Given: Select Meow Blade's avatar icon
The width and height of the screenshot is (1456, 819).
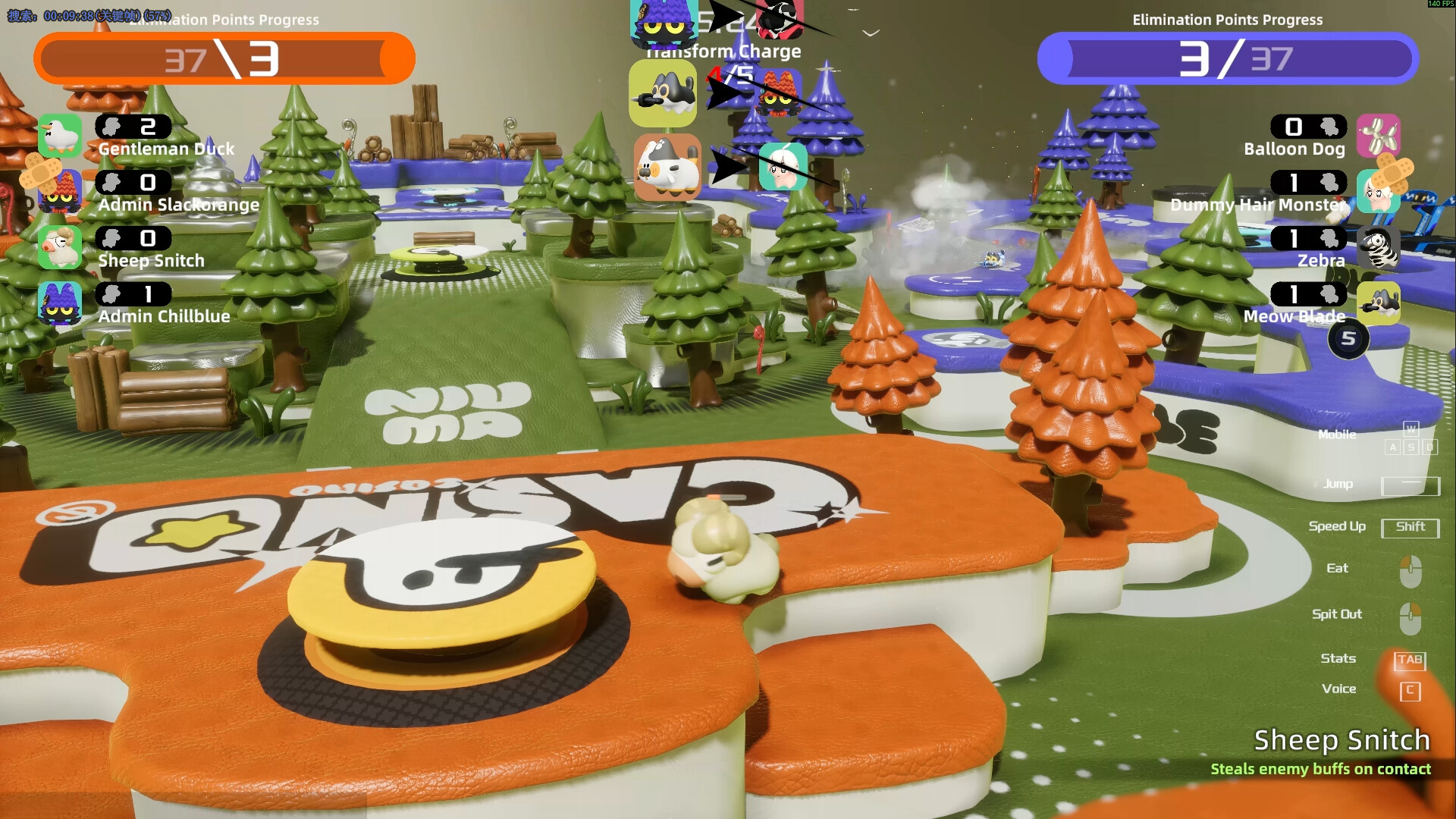Looking at the screenshot, I should [x=1378, y=303].
